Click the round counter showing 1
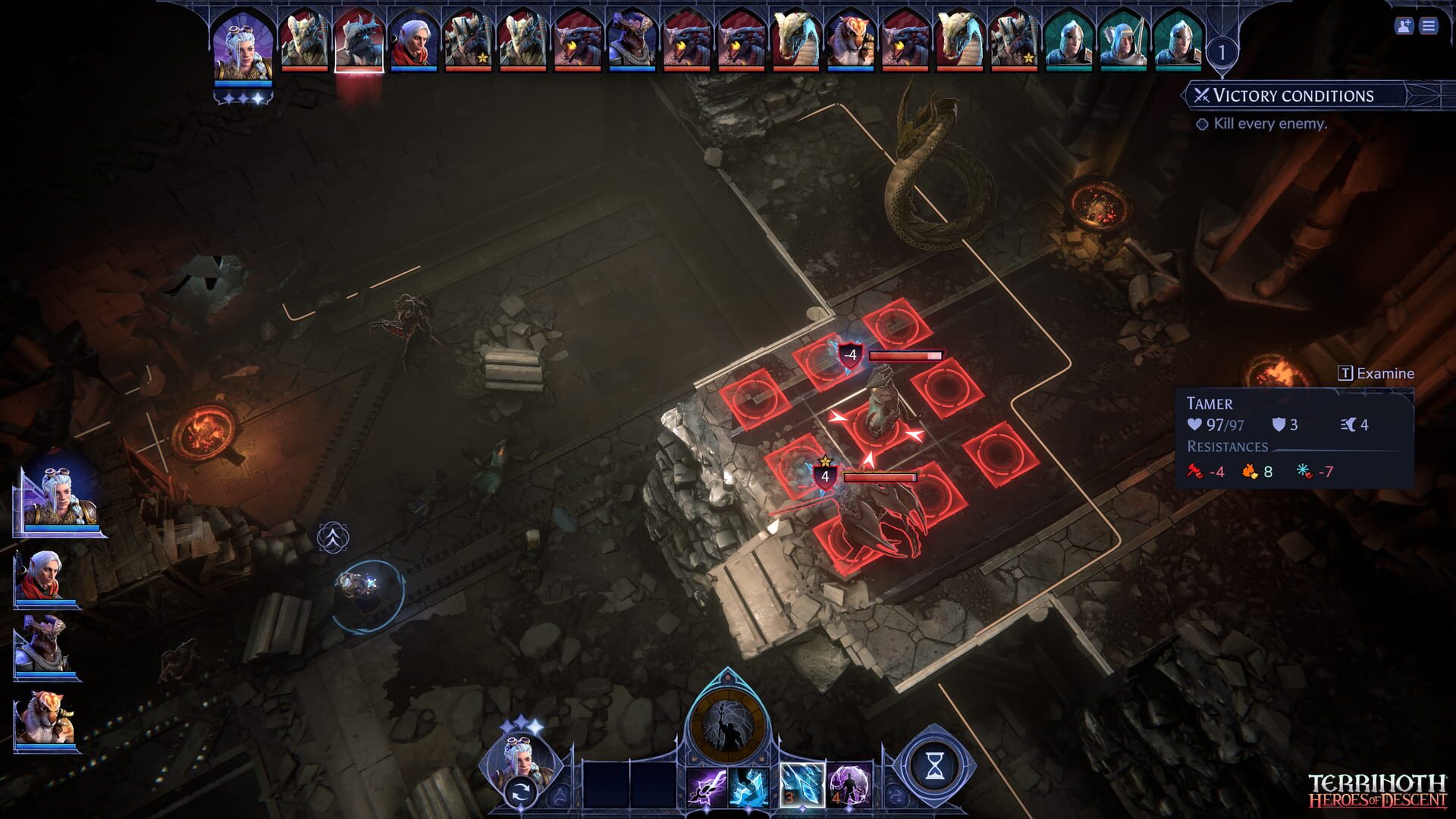The height and width of the screenshot is (819, 1456). 1222,52
